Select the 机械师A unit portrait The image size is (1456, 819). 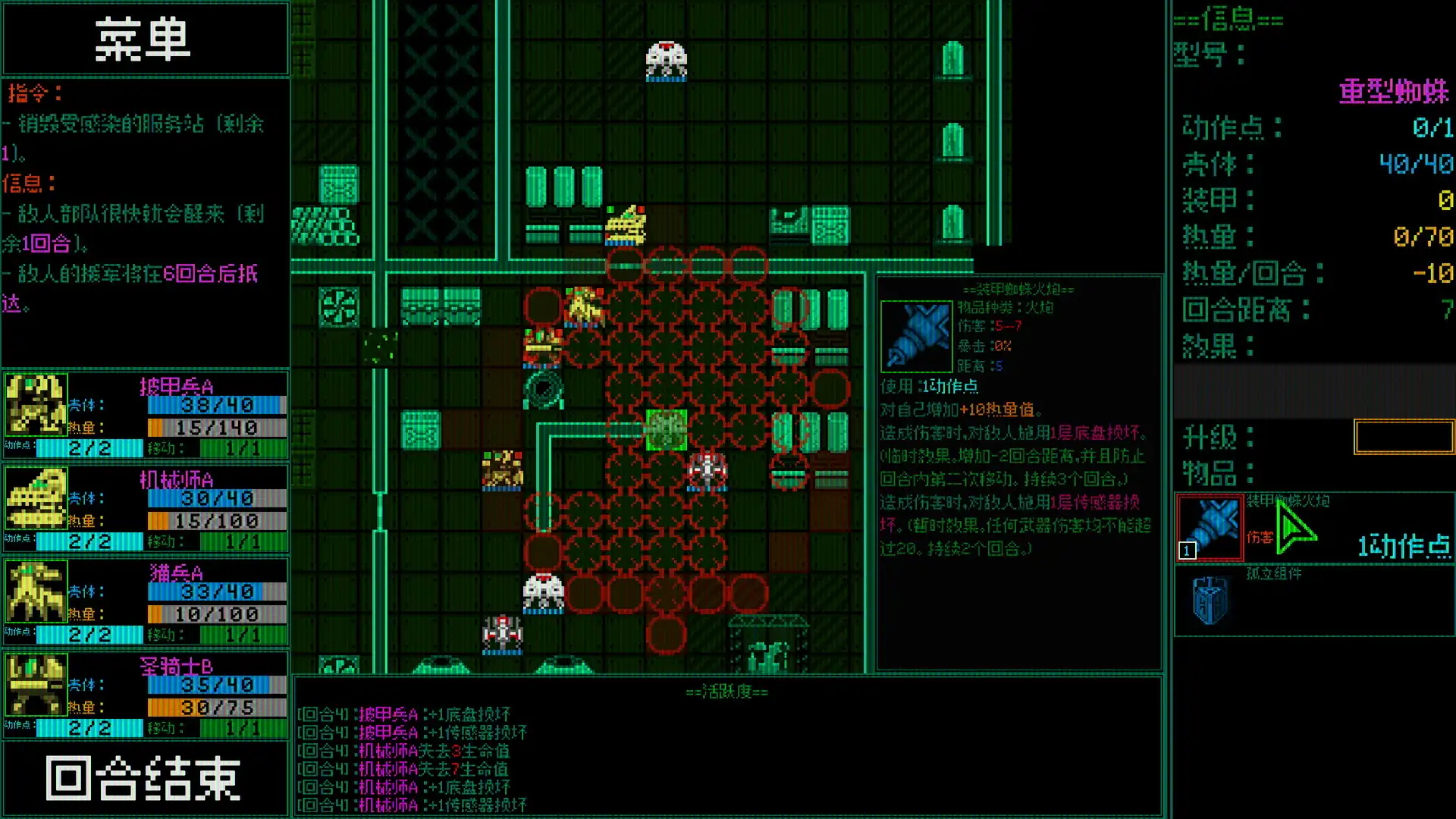pos(36,498)
